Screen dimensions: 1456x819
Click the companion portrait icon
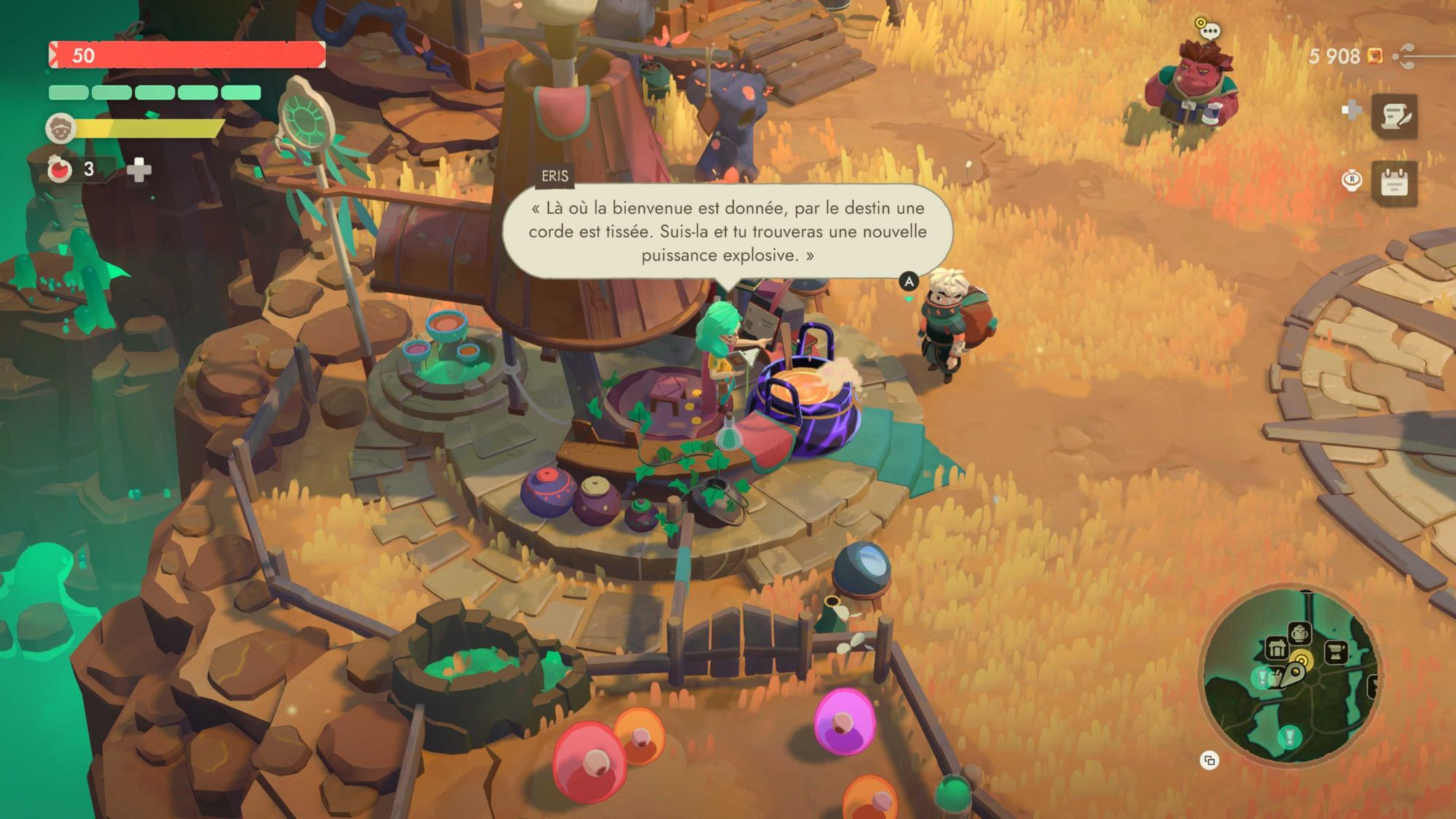(60, 129)
